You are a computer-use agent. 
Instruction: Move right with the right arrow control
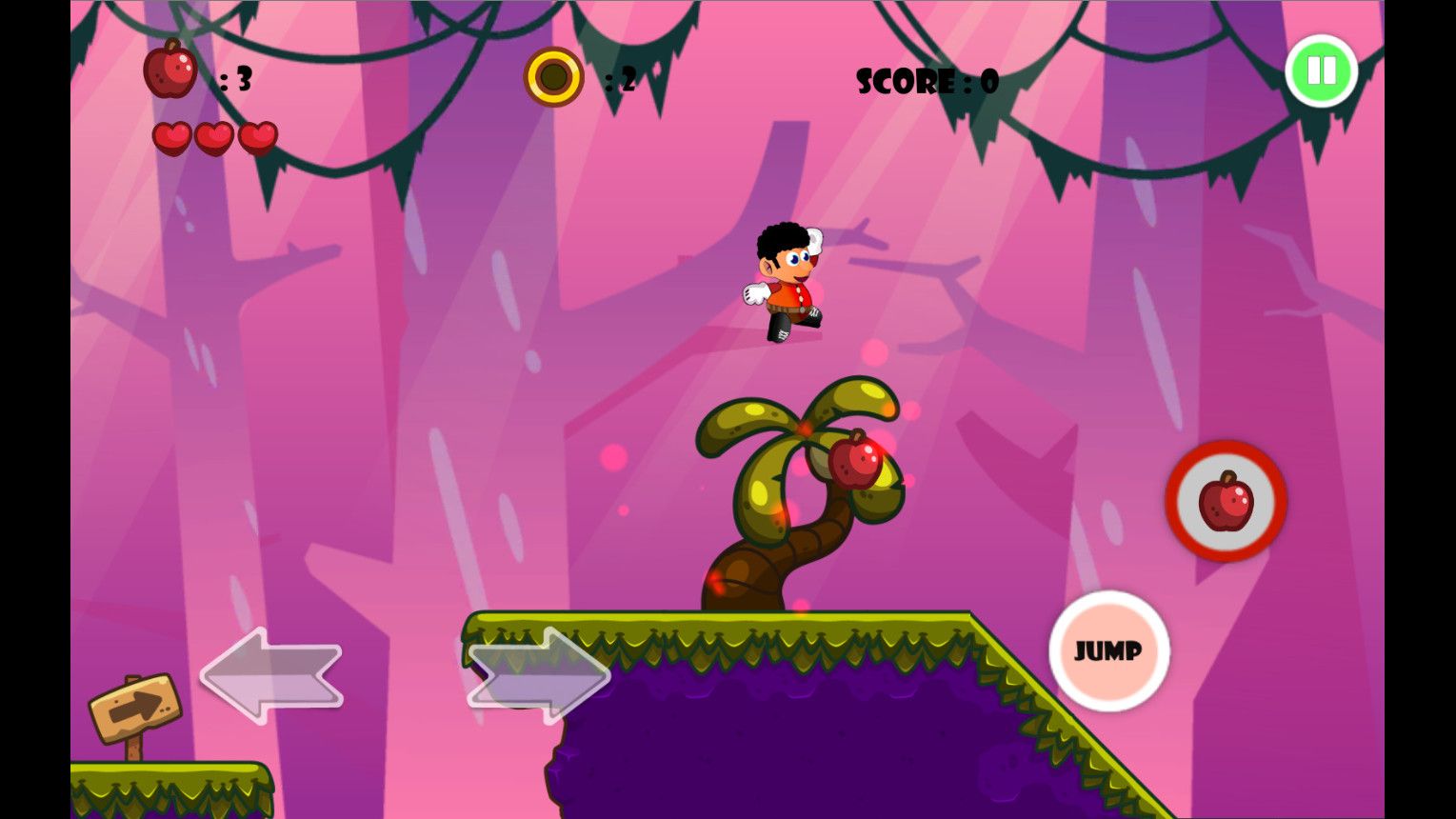[x=539, y=675]
